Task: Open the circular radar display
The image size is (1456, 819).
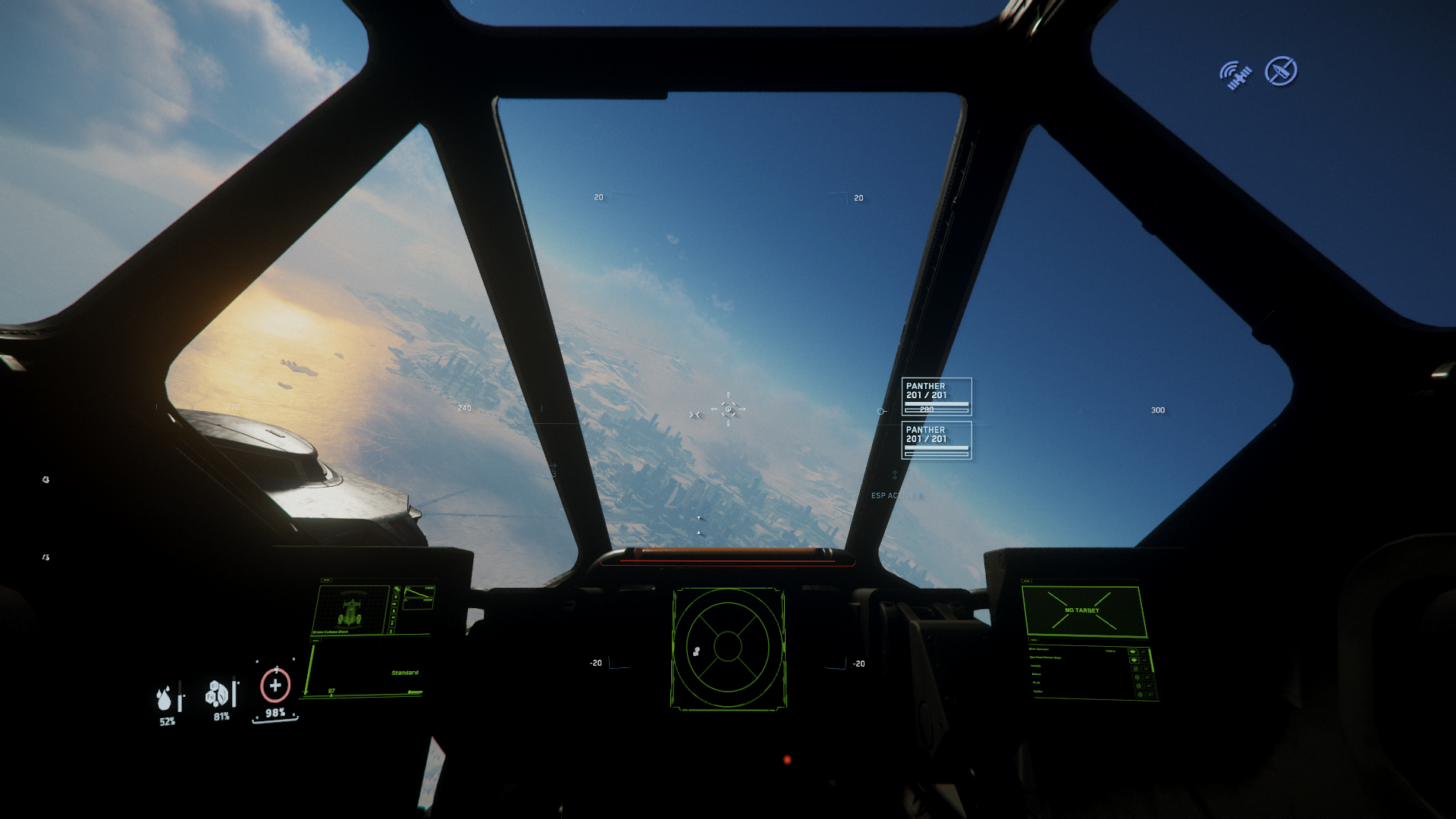Action: (x=728, y=647)
